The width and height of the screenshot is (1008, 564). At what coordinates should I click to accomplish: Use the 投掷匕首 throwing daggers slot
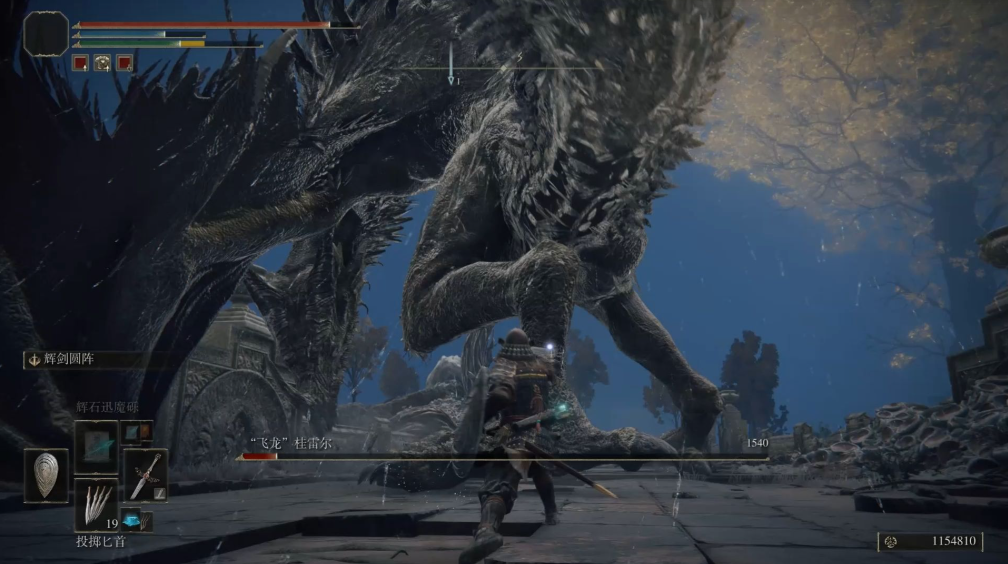pyautogui.click(x=96, y=503)
